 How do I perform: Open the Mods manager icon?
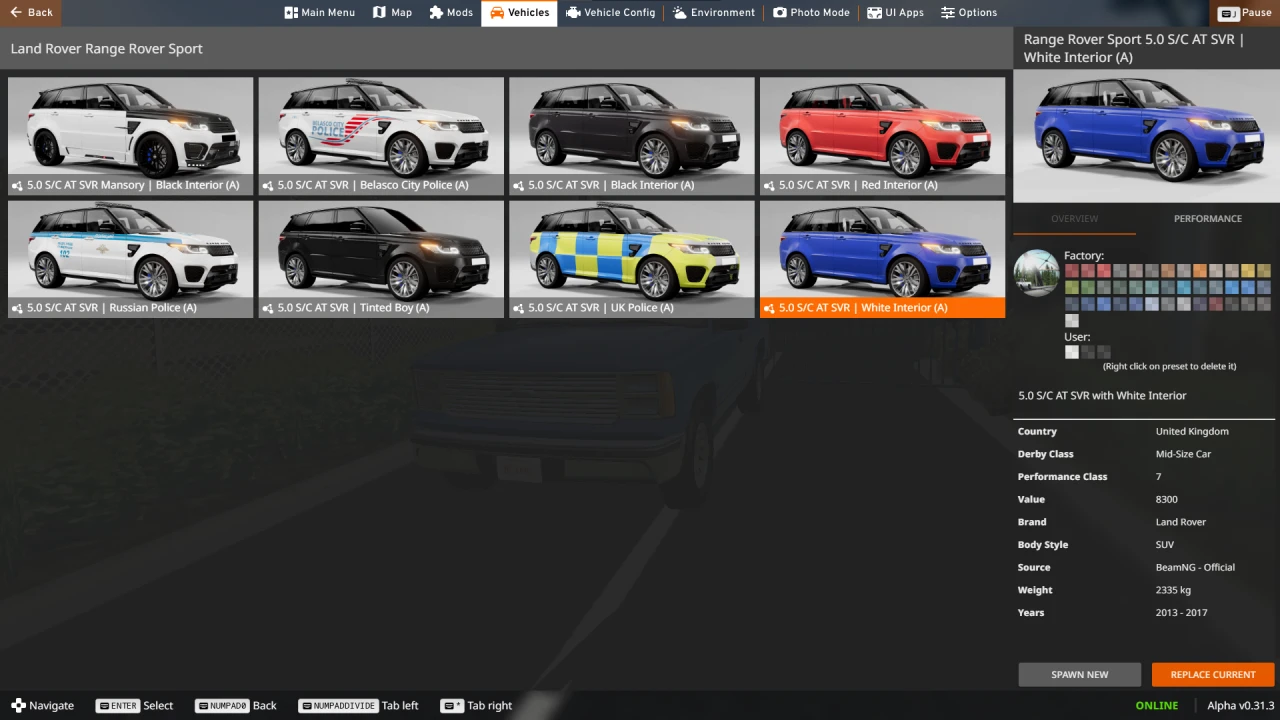tap(450, 12)
